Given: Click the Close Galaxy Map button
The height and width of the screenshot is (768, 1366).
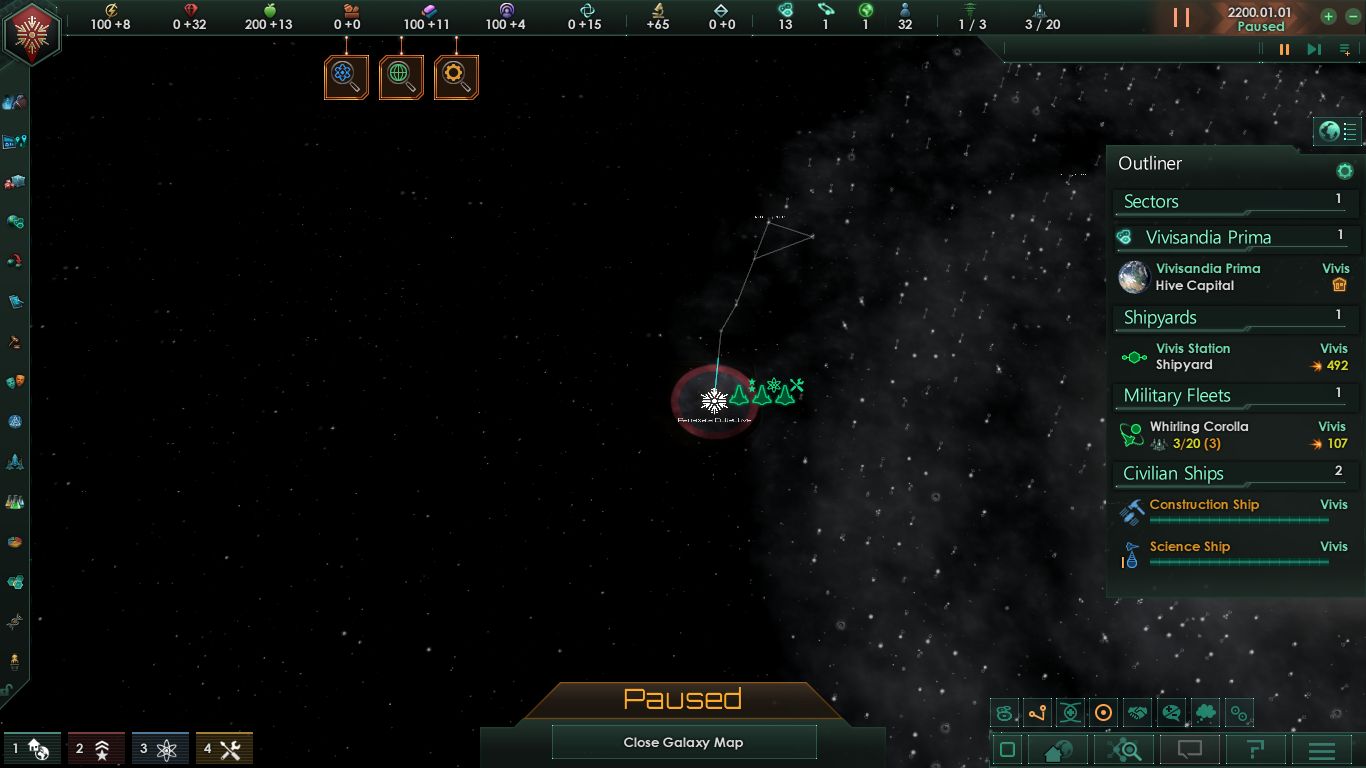Looking at the screenshot, I should (684, 742).
